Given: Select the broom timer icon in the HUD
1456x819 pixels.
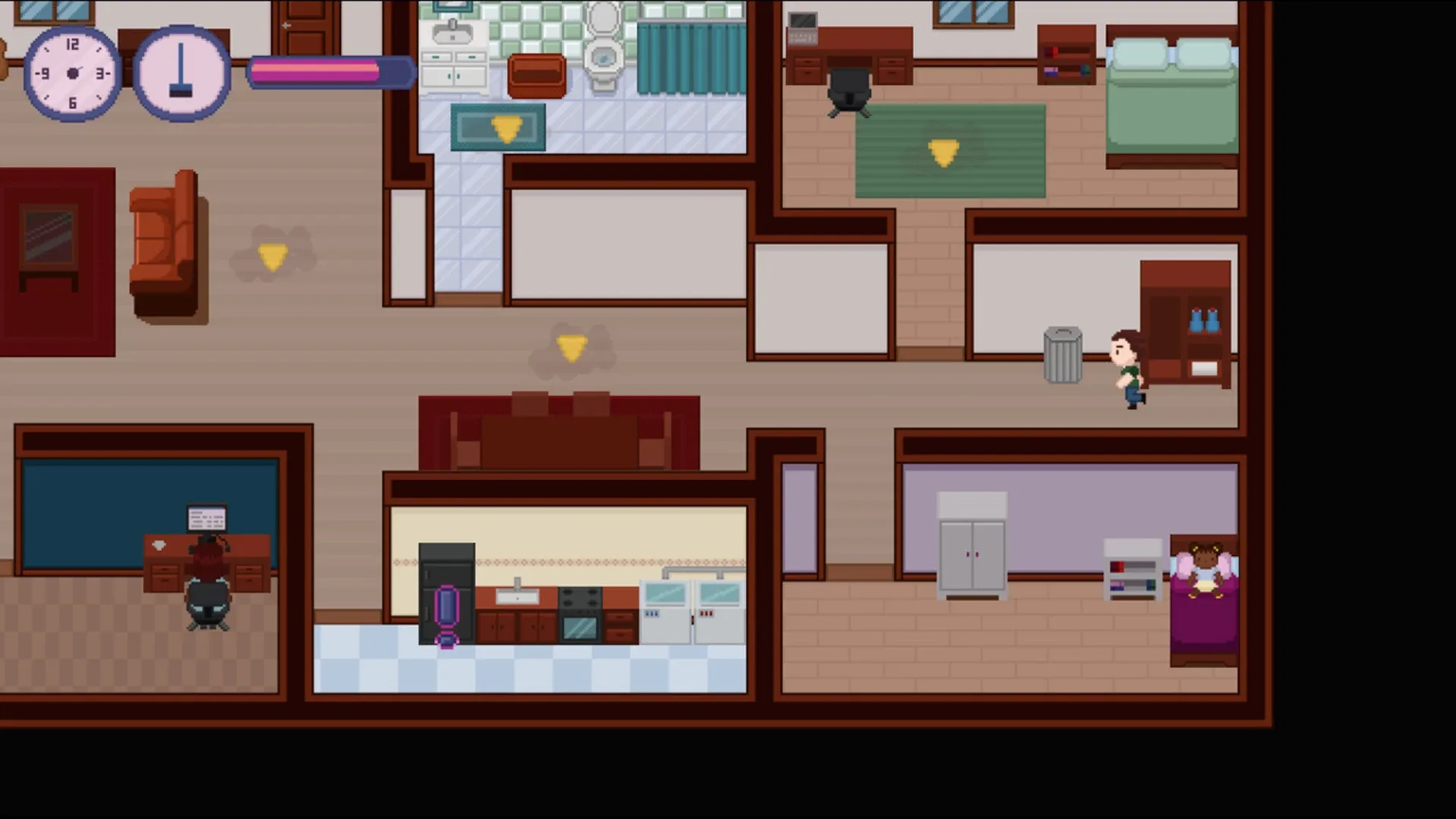Looking at the screenshot, I should pos(182,72).
